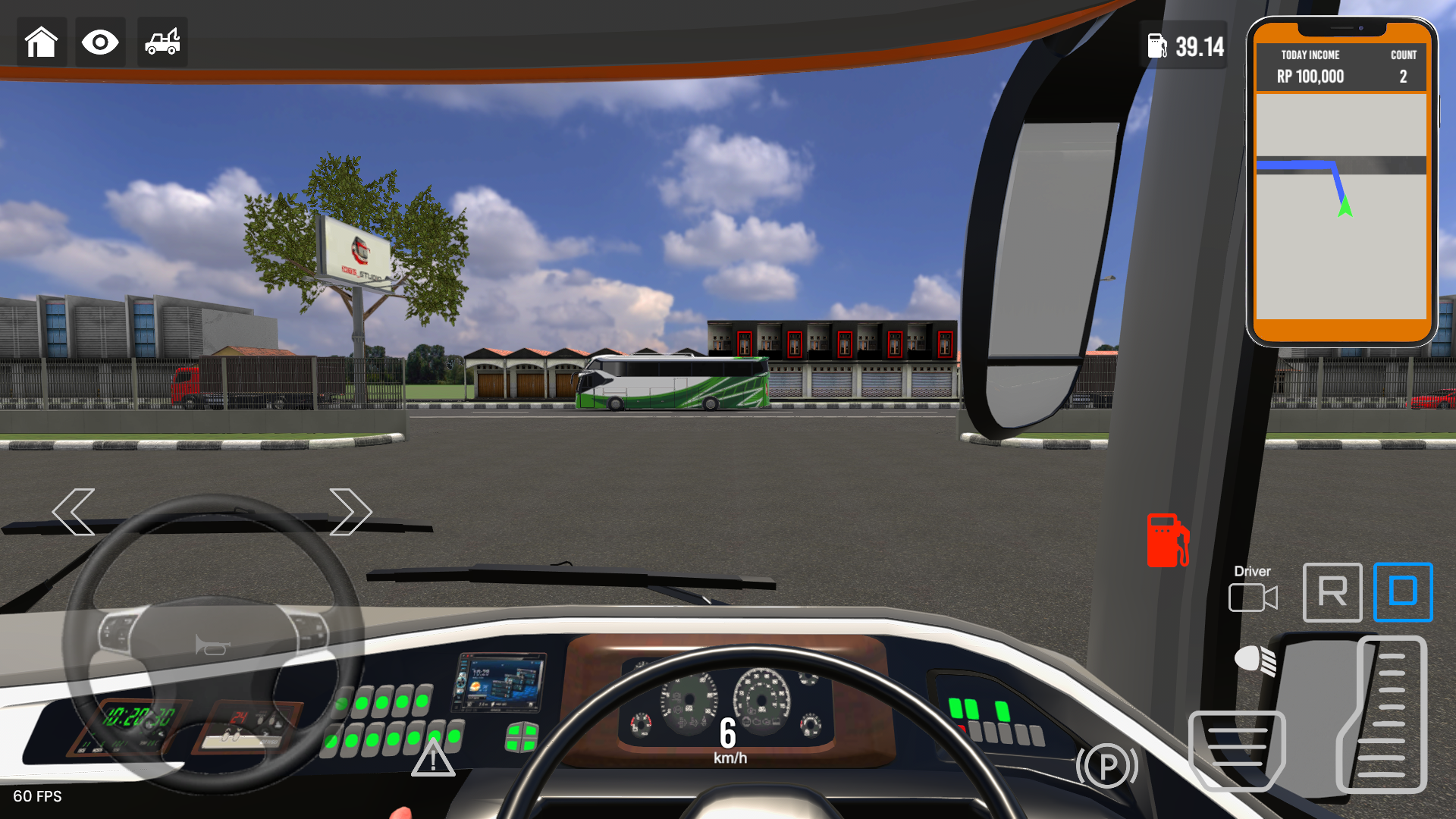Viewport: 1456px width, 819px height.
Task: Activate the right turn signal arrow
Action: click(x=350, y=512)
